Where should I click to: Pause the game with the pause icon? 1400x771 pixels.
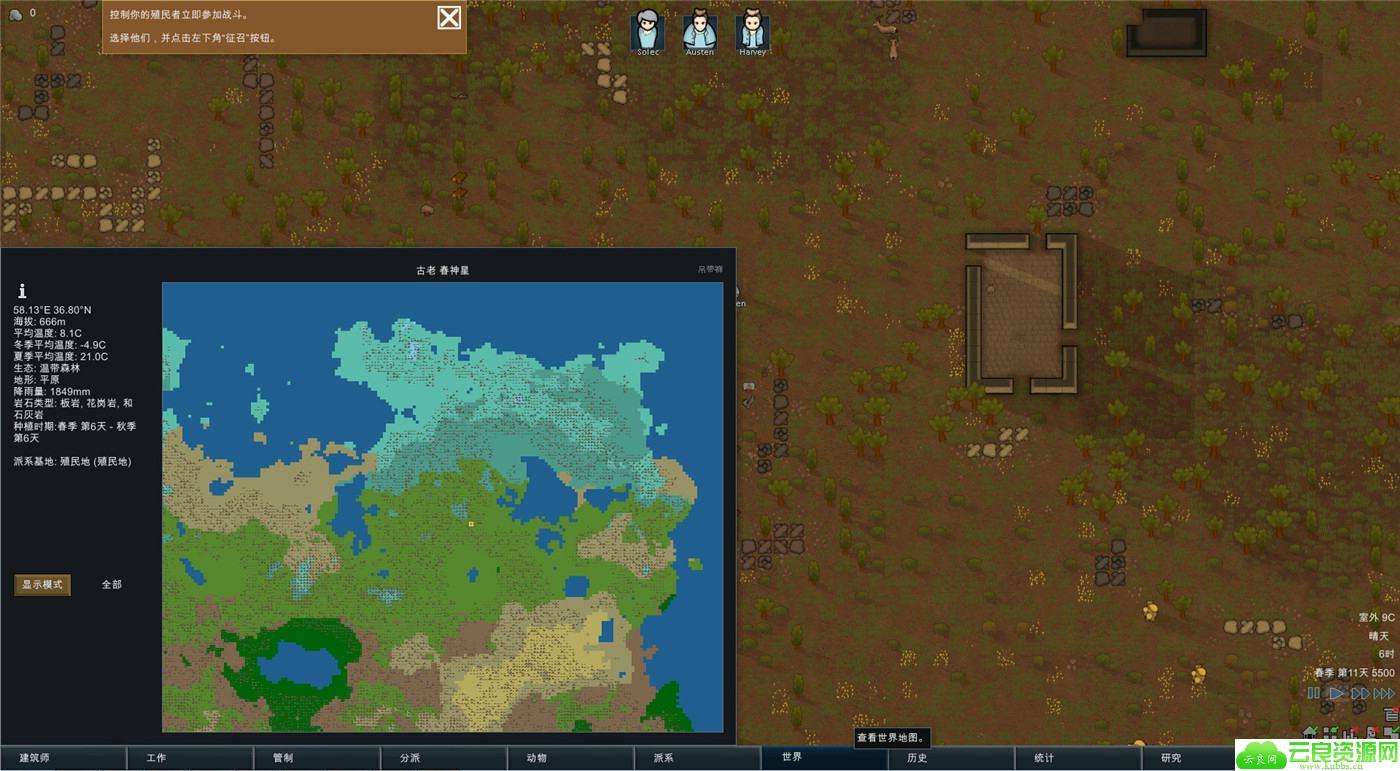(x=1313, y=693)
